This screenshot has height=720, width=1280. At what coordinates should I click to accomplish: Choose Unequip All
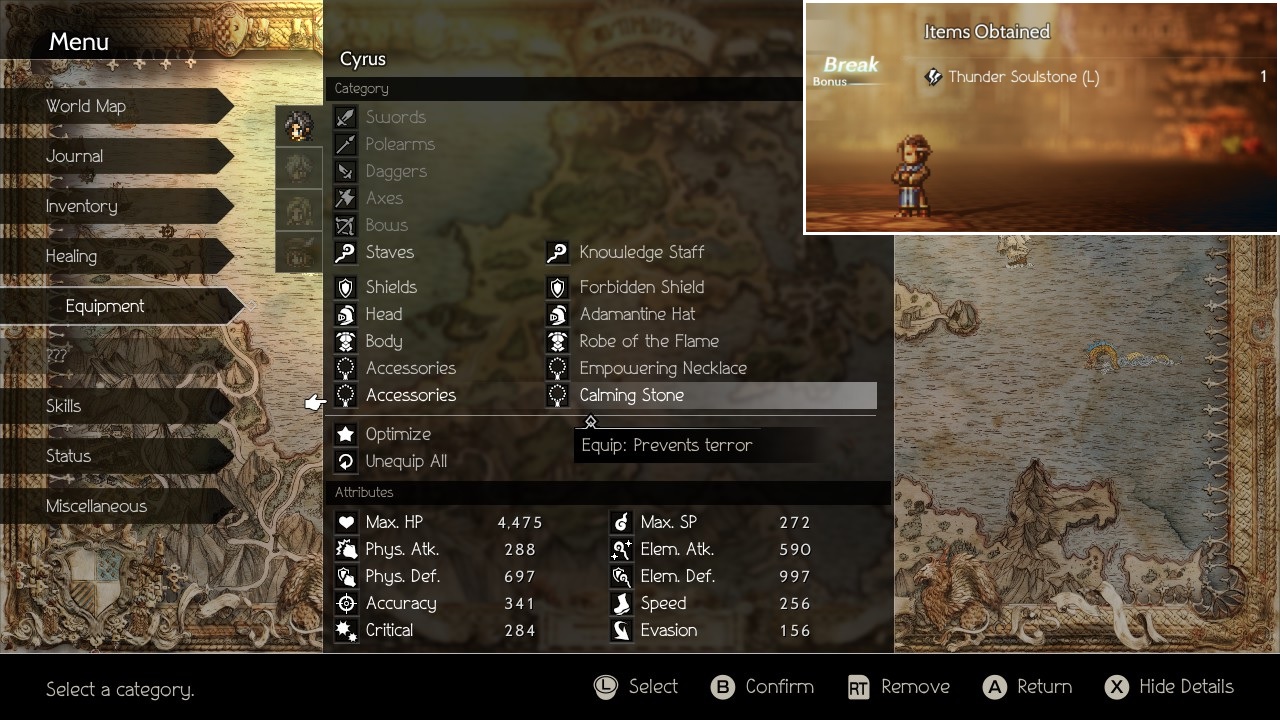[x=405, y=461]
